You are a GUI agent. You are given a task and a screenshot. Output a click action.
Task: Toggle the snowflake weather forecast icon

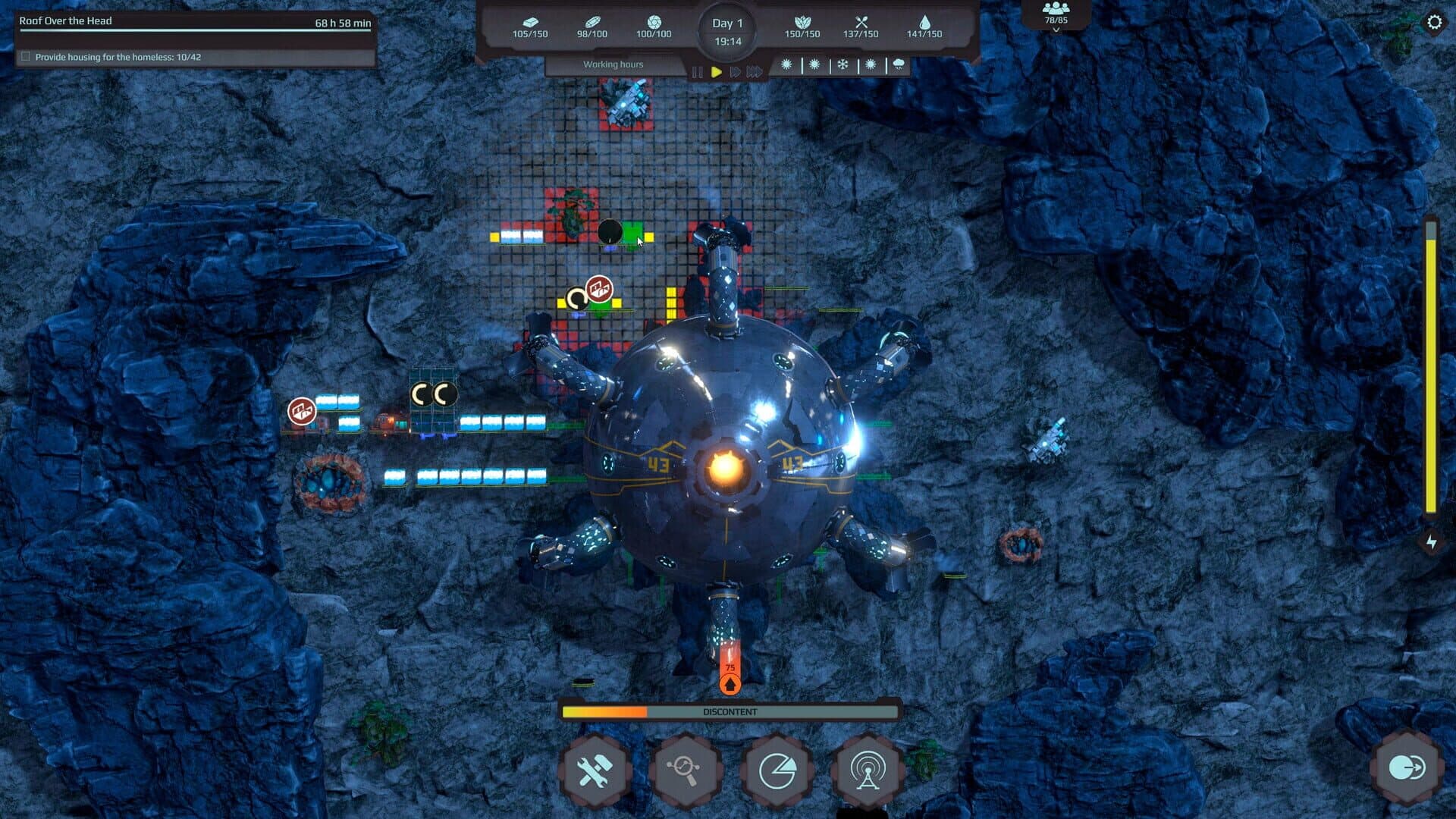point(843,66)
